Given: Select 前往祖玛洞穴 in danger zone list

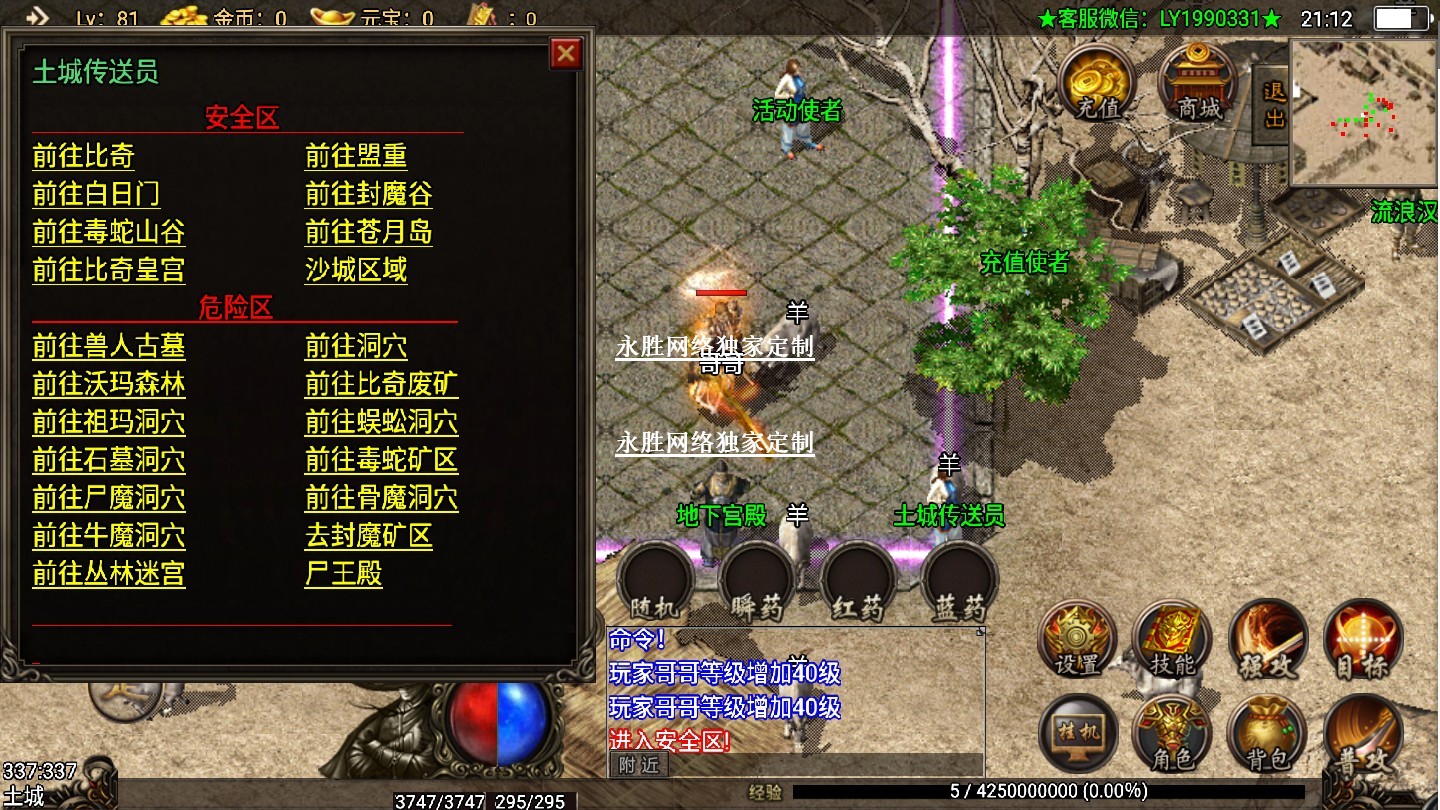Looking at the screenshot, I should coord(108,422).
